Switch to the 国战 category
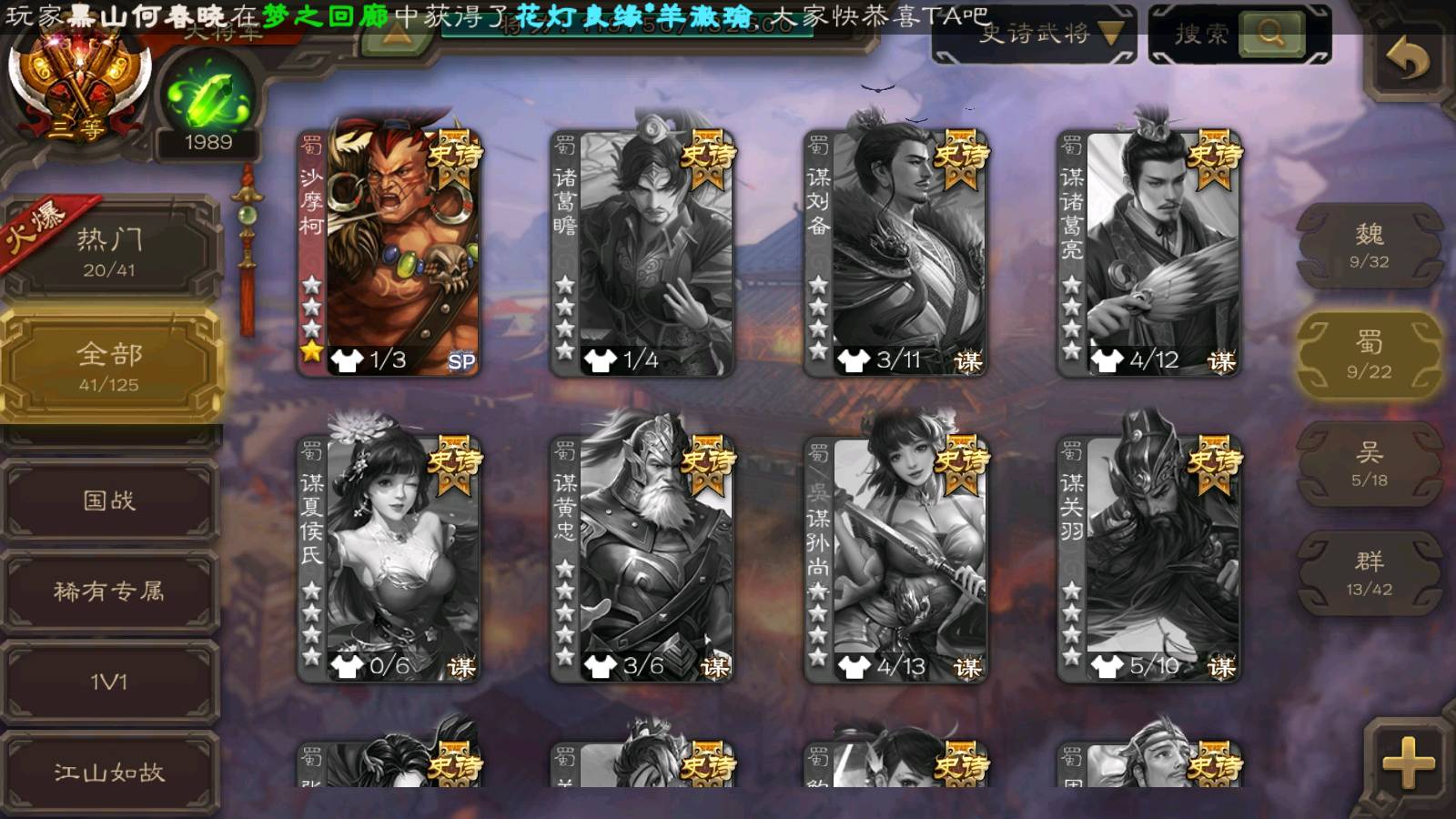This screenshot has height=819, width=1456. pos(110,500)
